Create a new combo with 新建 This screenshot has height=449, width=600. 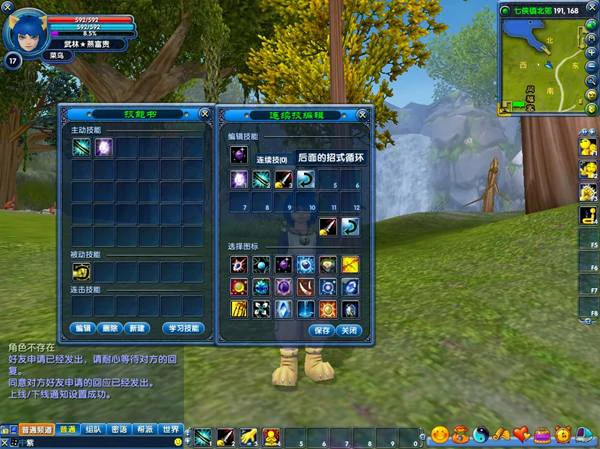click(x=137, y=328)
